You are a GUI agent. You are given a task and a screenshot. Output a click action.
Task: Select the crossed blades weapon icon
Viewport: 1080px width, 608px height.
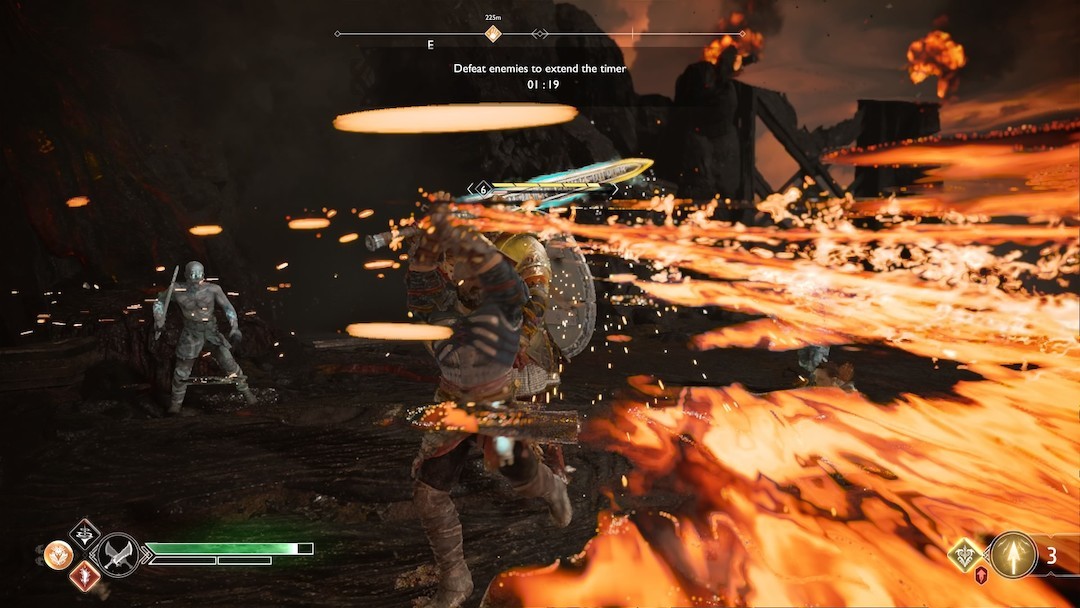click(x=118, y=554)
